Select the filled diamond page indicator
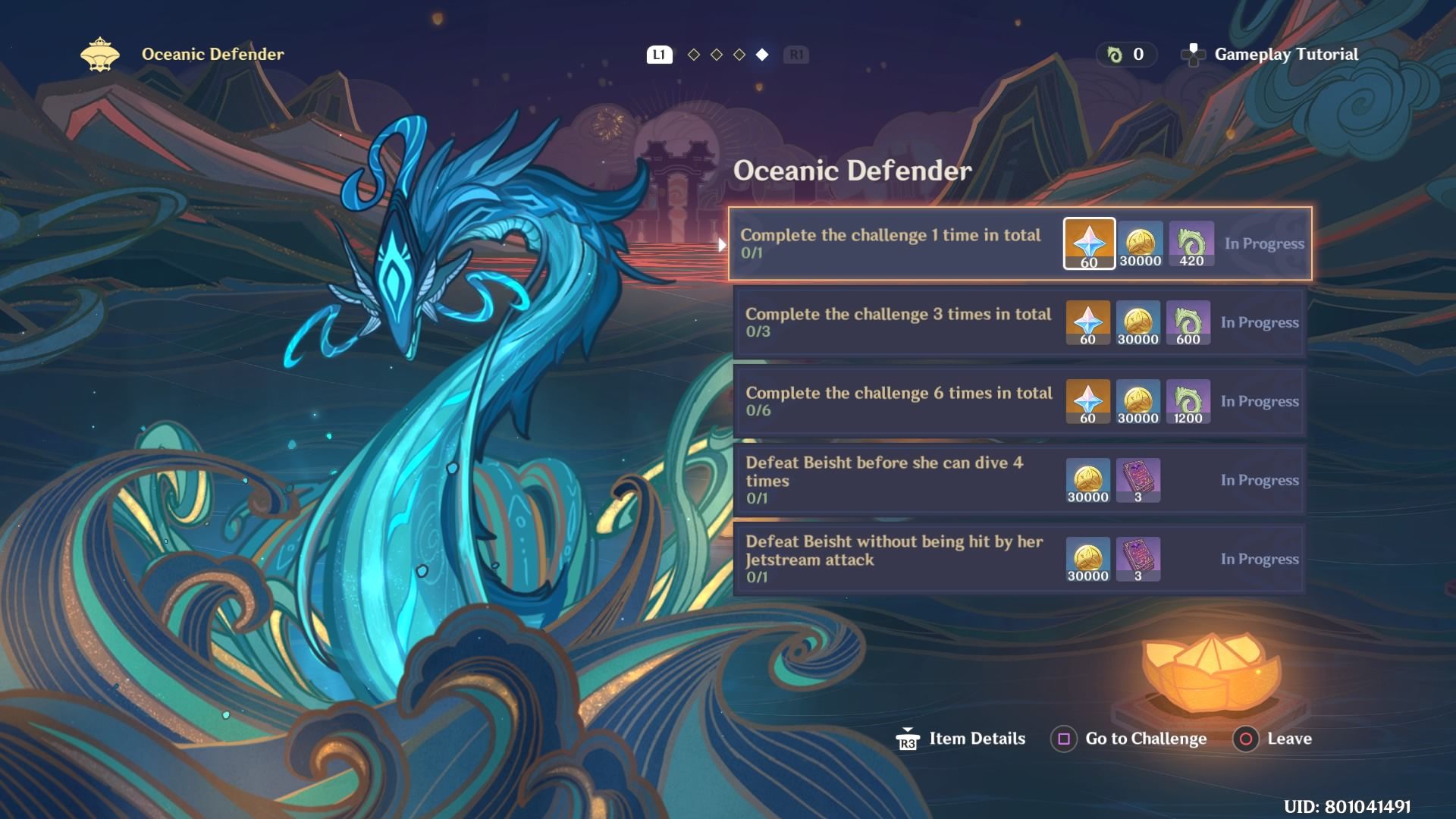 (761, 54)
